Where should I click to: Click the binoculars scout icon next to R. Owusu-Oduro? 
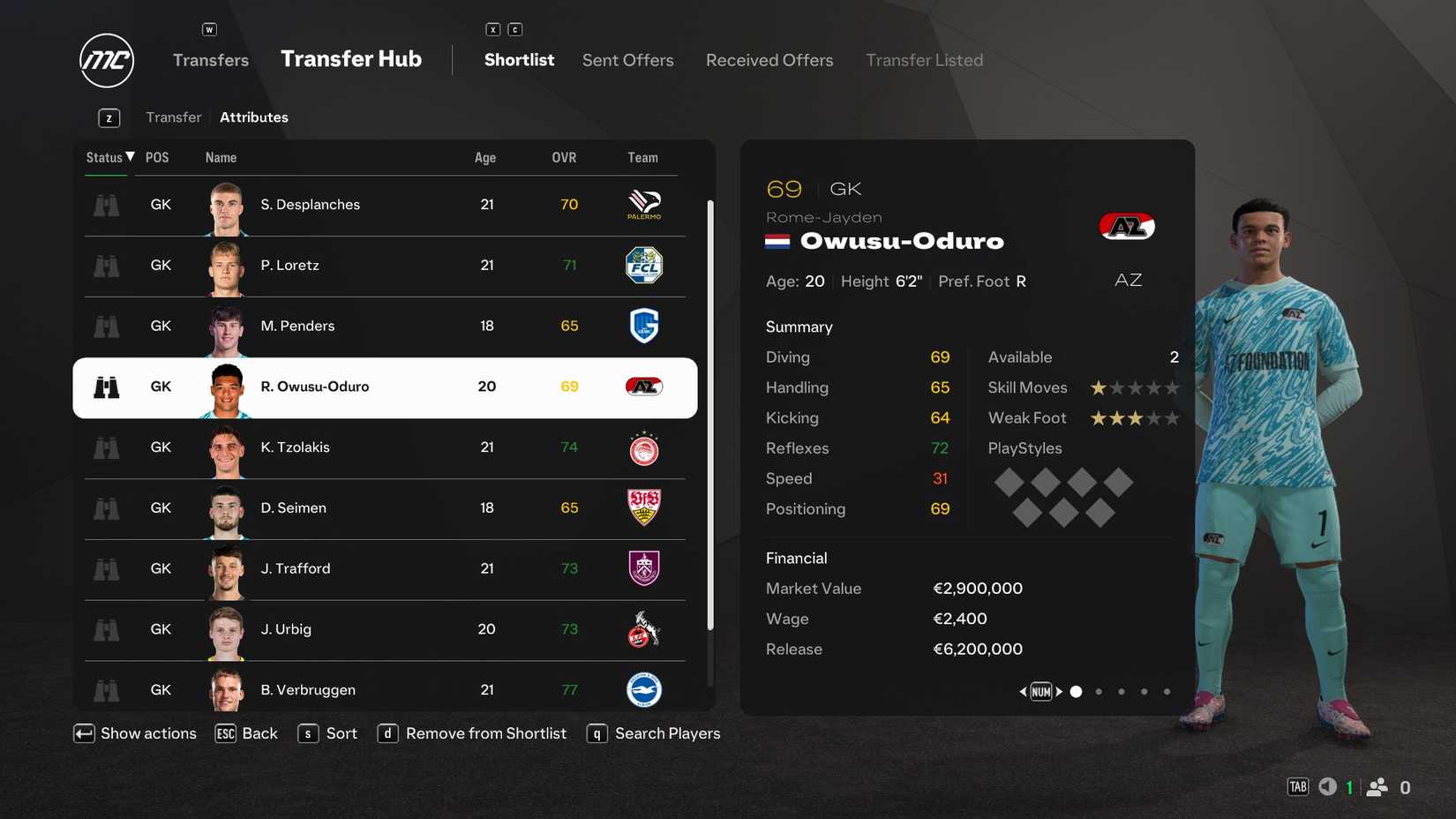point(106,387)
